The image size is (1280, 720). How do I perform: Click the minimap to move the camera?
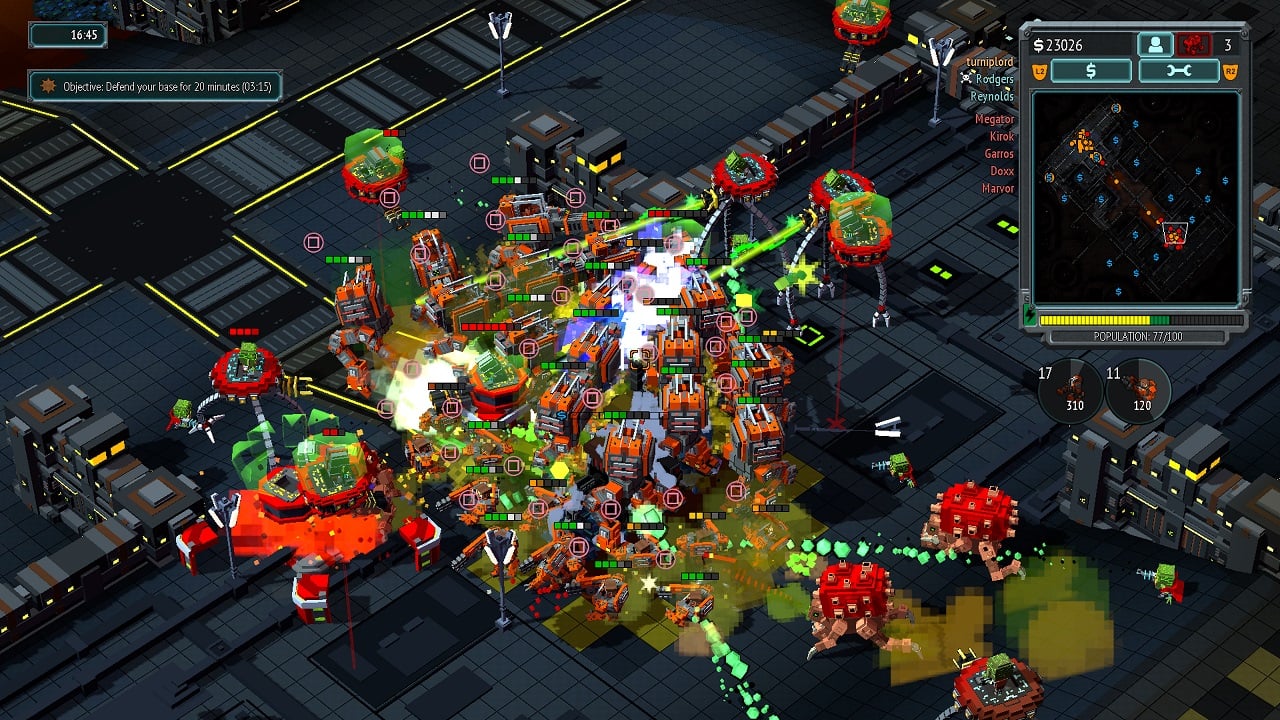click(x=1135, y=197)
